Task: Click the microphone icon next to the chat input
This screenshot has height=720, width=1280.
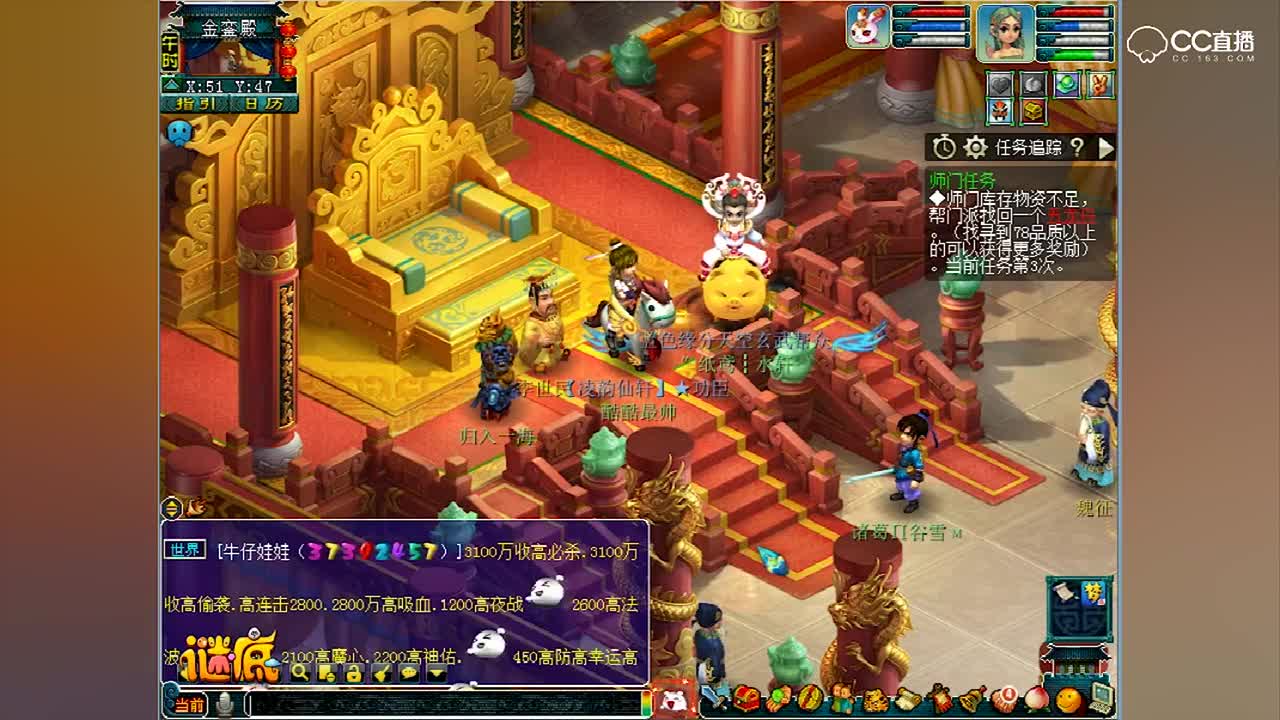Action: click(224, 702)
